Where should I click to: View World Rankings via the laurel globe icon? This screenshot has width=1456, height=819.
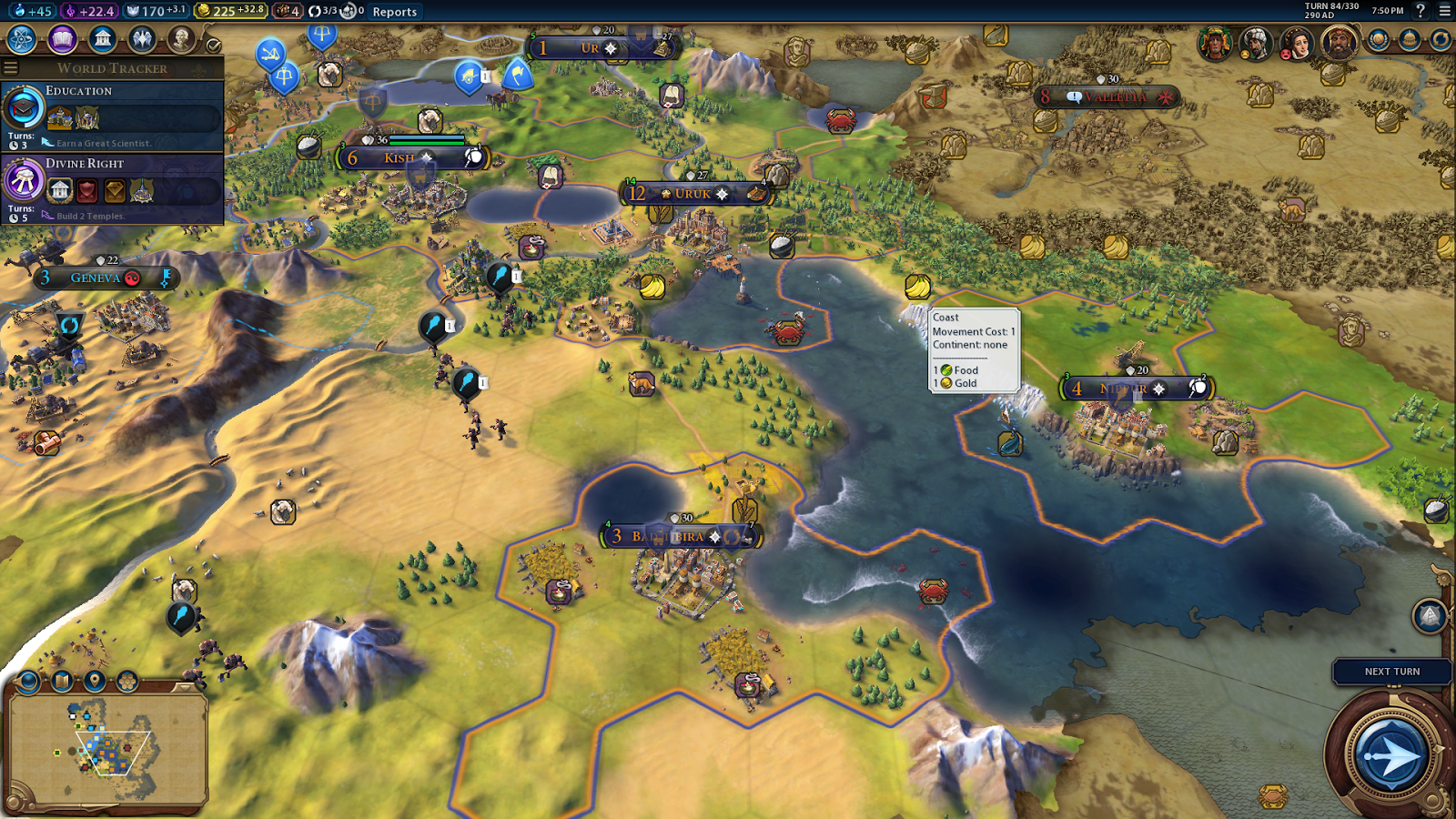[x=1378, y=40]
